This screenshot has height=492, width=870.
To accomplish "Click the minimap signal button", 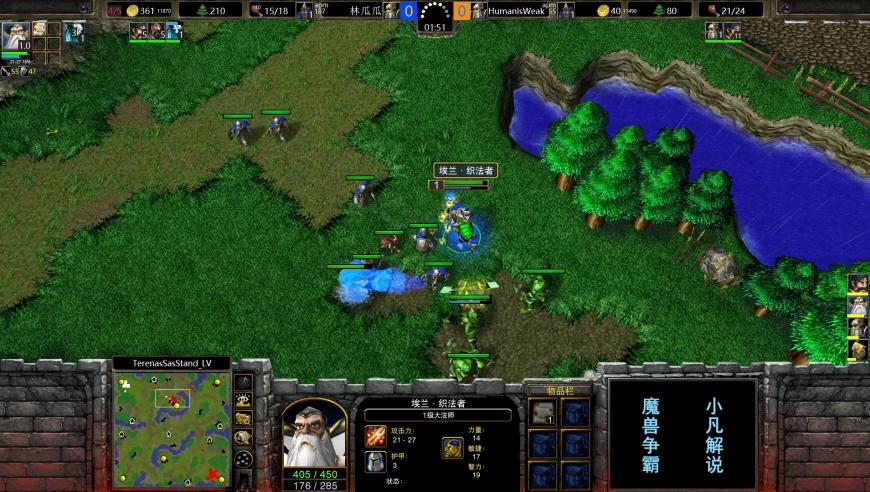I will tap(243, 381).
